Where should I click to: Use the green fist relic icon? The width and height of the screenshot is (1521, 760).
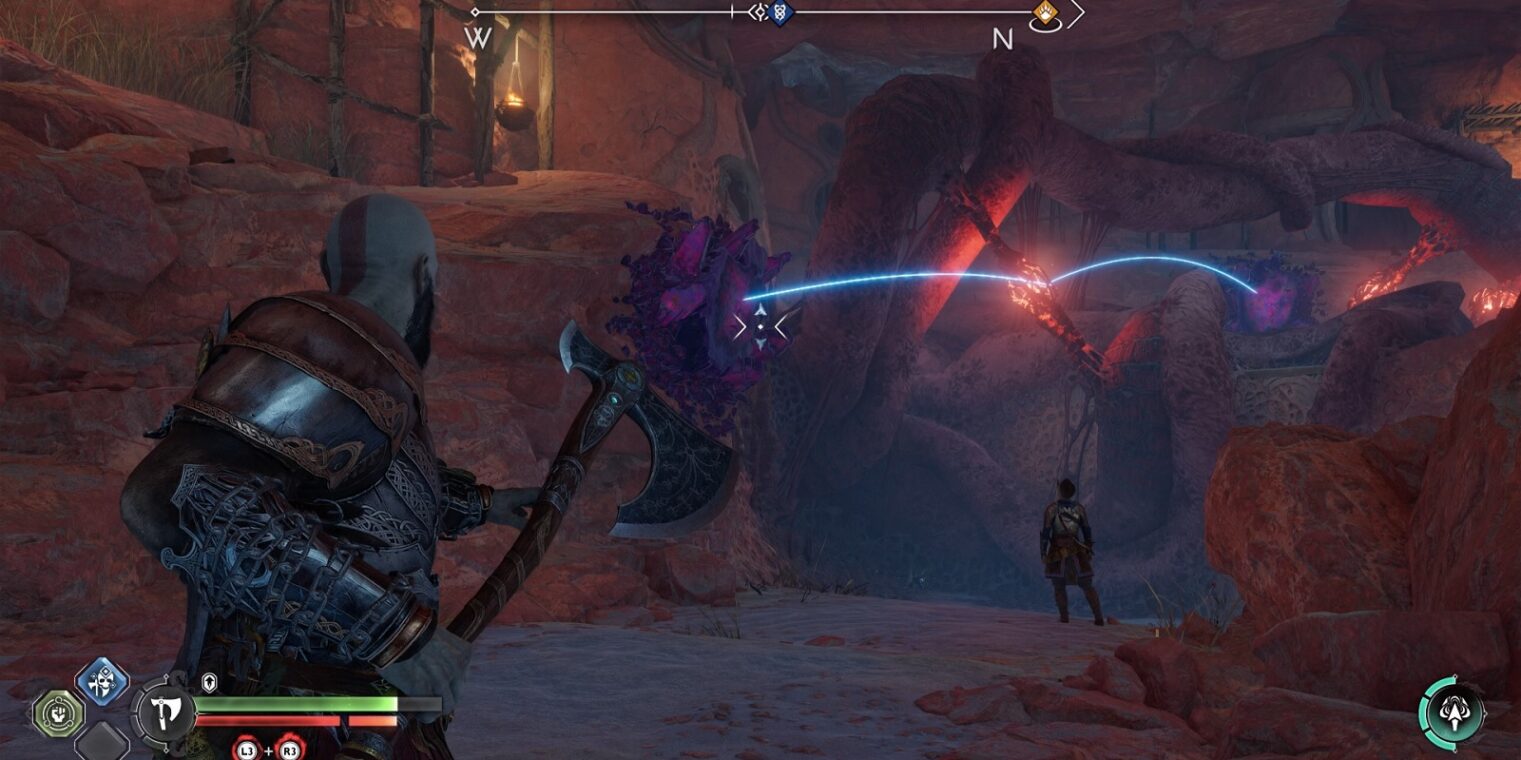click(58, 713)
